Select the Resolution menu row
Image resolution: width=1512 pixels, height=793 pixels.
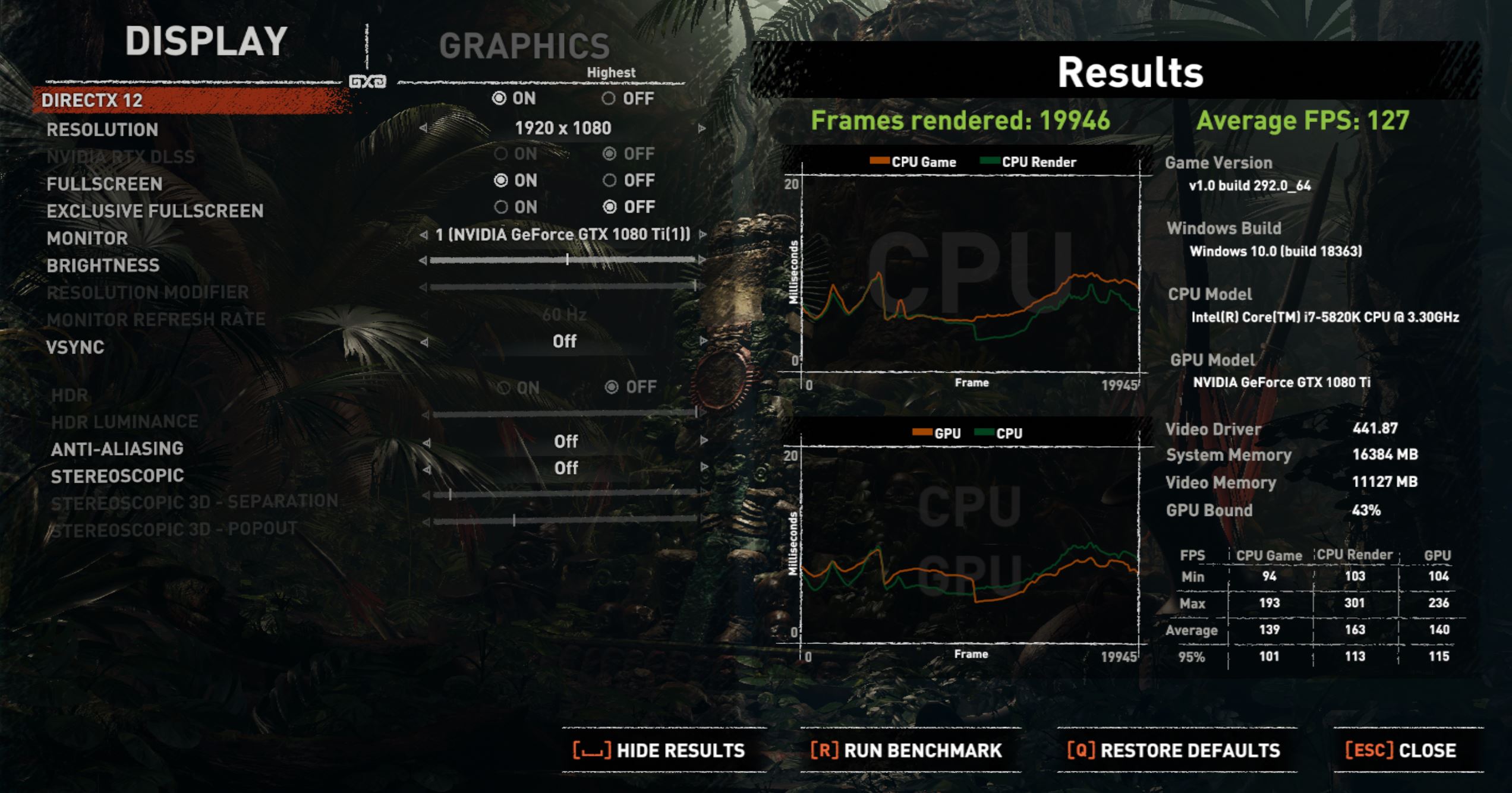[102, 129]
